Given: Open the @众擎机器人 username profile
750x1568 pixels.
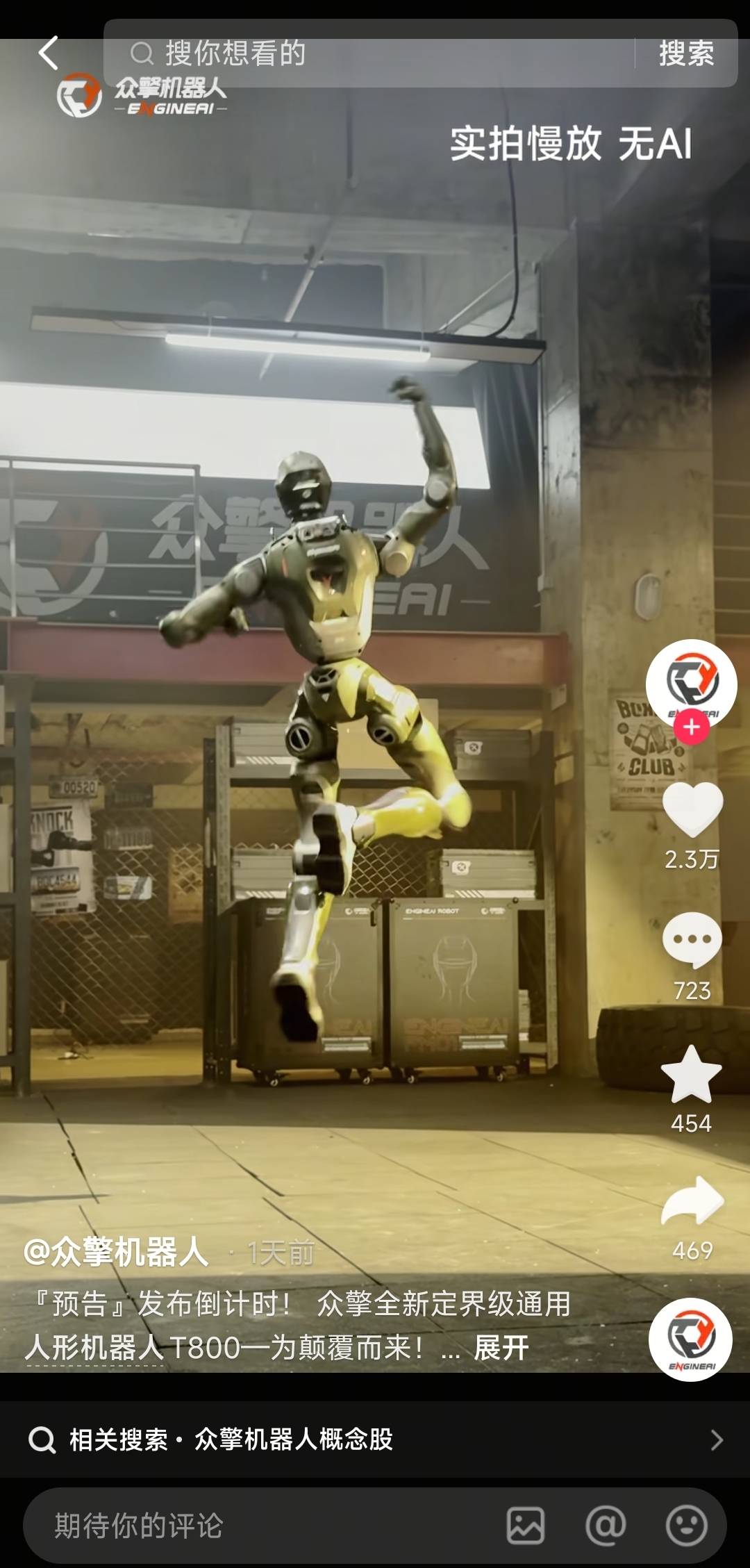Looking at the screenshot, I should point(117,1253).
